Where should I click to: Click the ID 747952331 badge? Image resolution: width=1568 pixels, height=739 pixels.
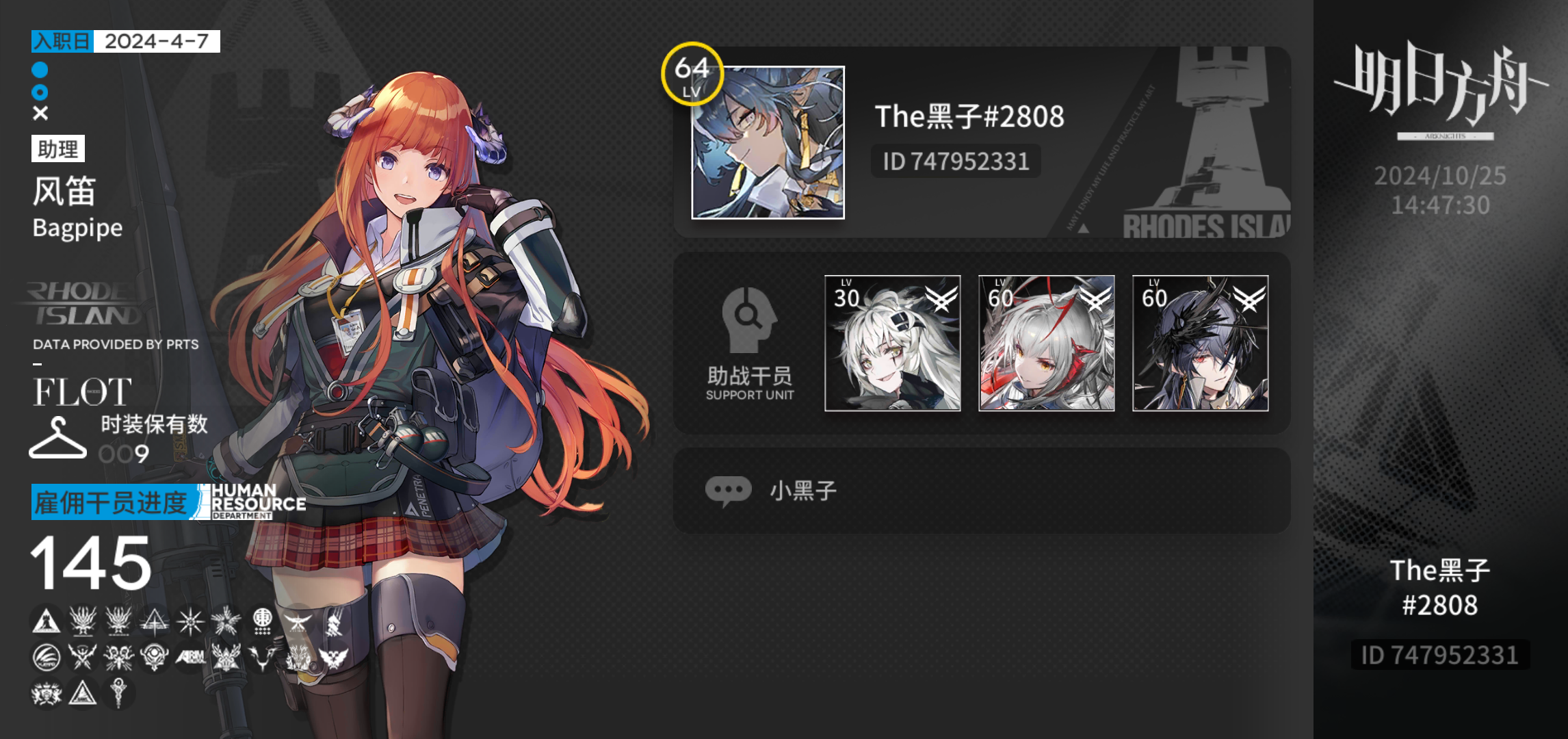point(956,161)
